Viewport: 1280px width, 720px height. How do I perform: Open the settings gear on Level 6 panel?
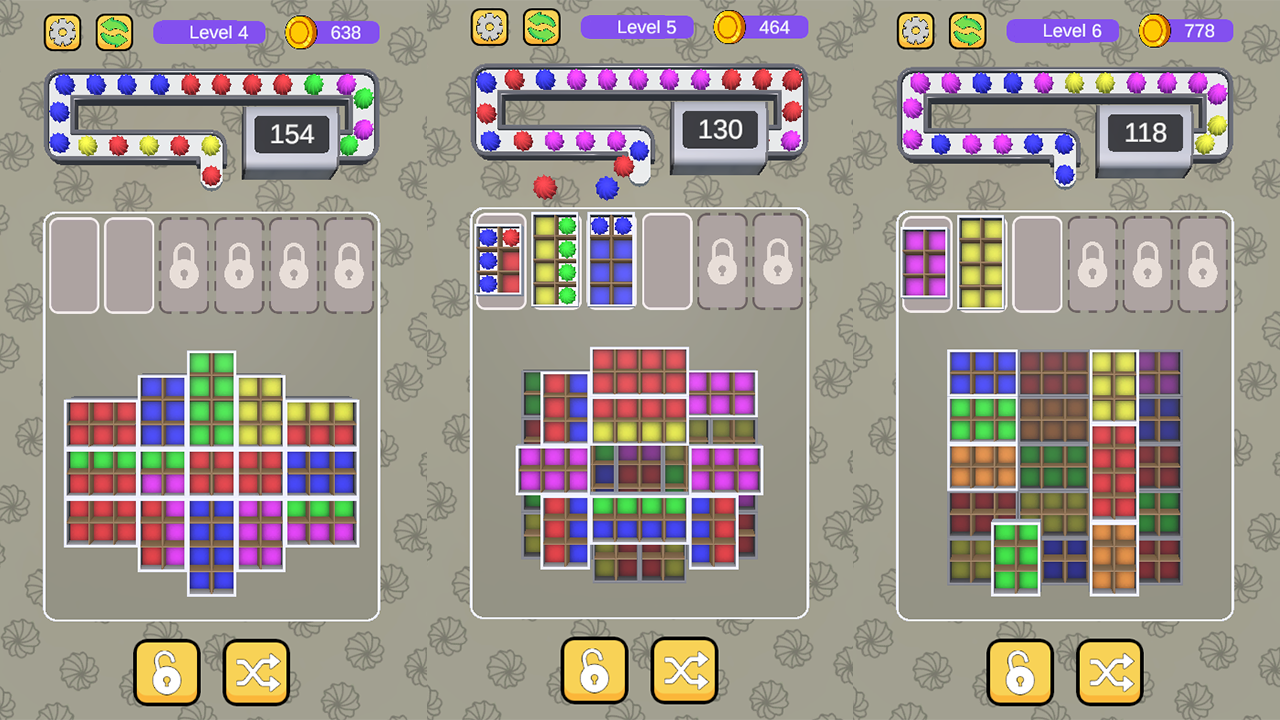[x=917, y=31]
